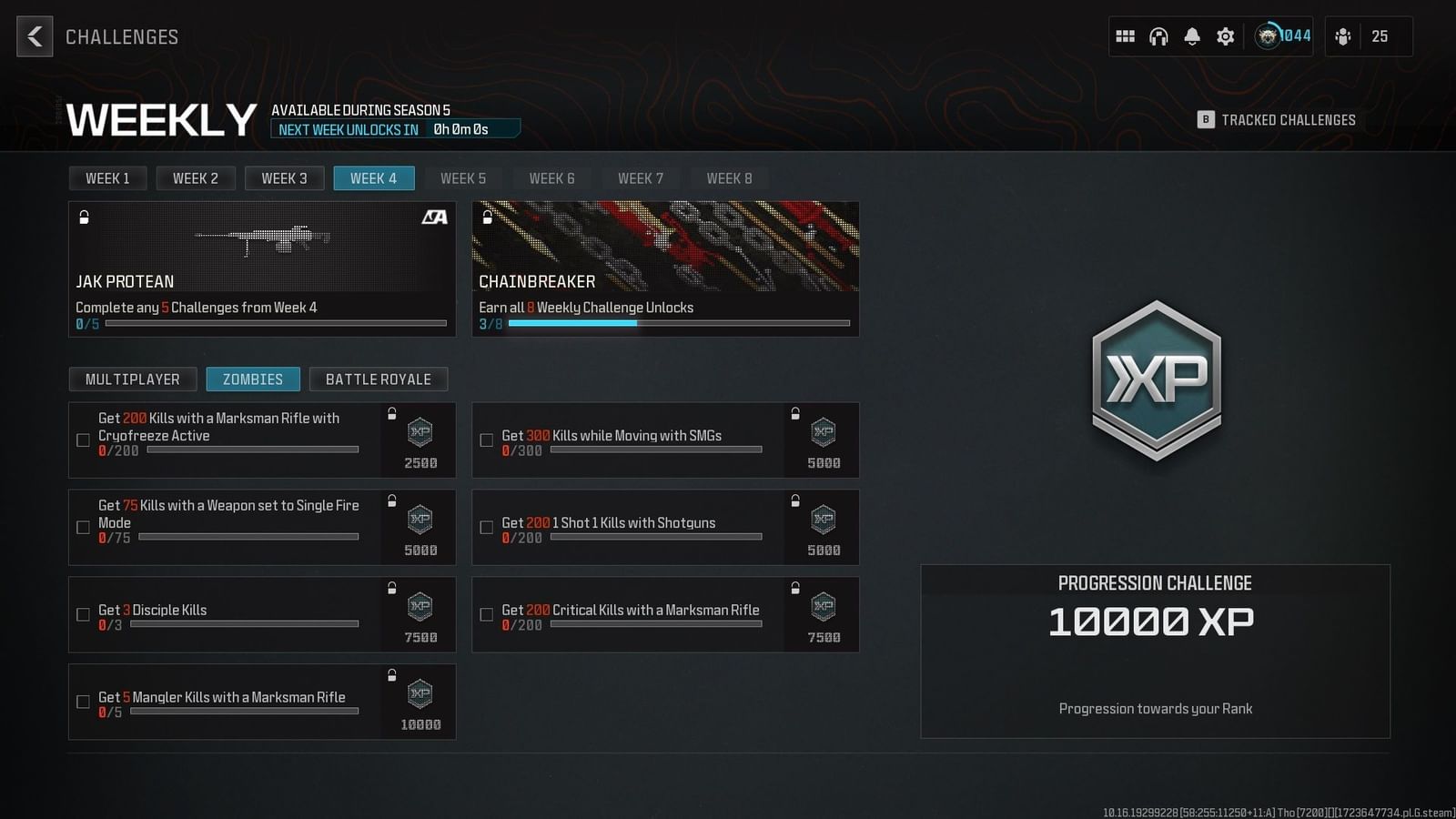The image size is (1456, 819).
Task: Check the Marksman Rifle Cryofreeze challenge box
Action: click(x=82, y=440)
